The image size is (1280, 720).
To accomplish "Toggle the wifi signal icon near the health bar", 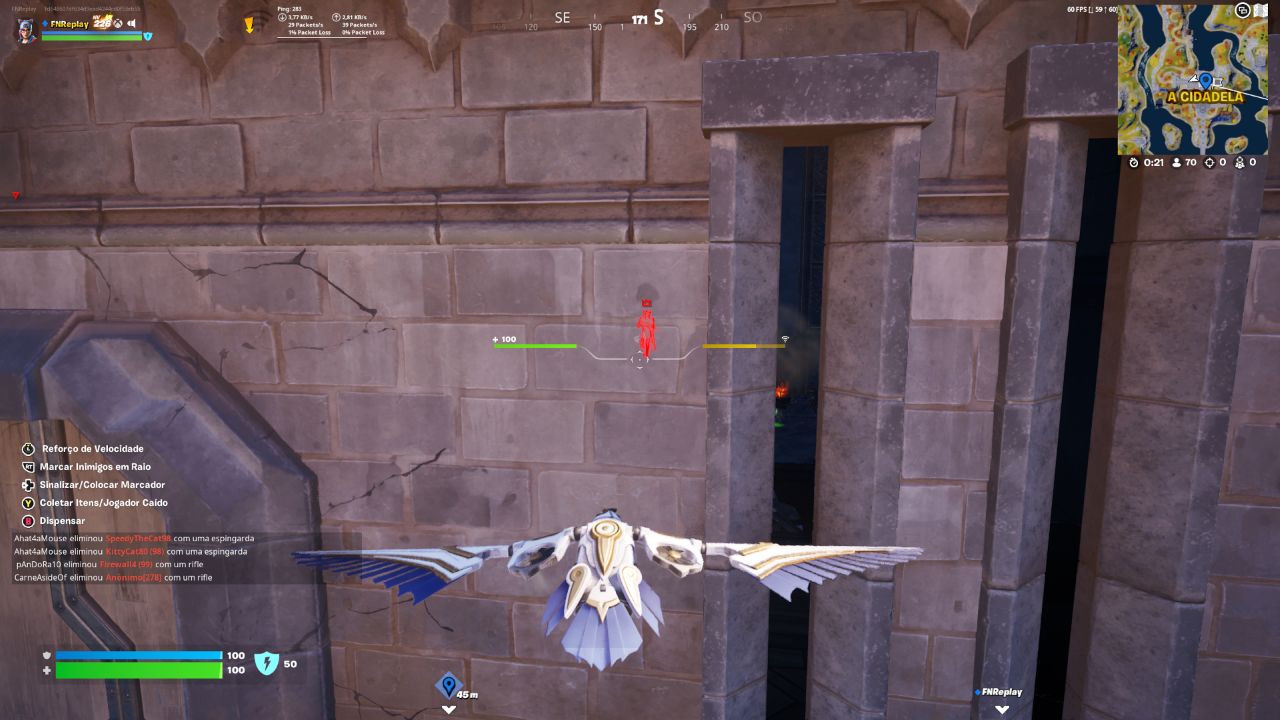I will [784, 341].
